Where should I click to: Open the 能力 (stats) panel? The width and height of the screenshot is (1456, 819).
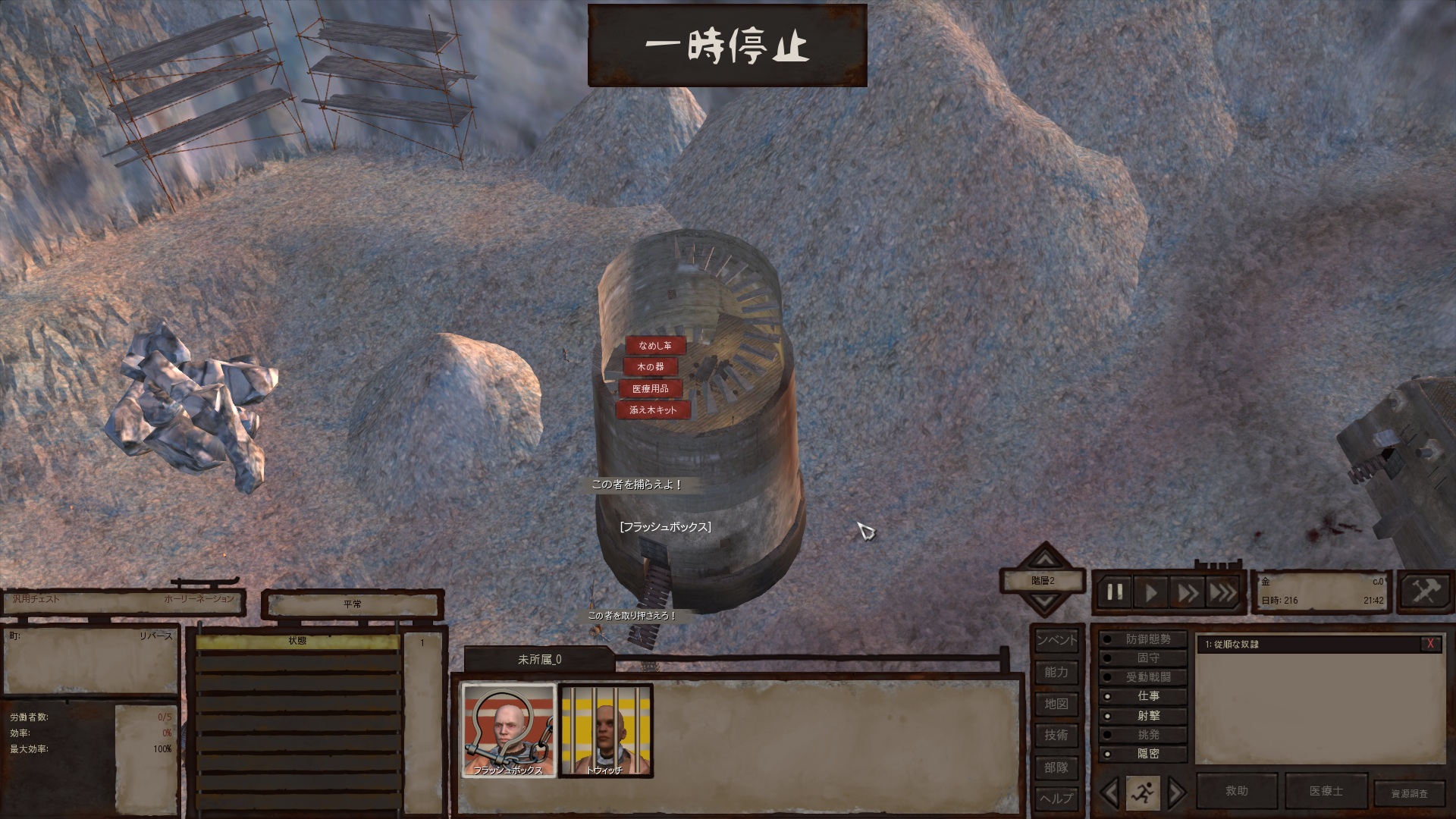pos(1056,673)
